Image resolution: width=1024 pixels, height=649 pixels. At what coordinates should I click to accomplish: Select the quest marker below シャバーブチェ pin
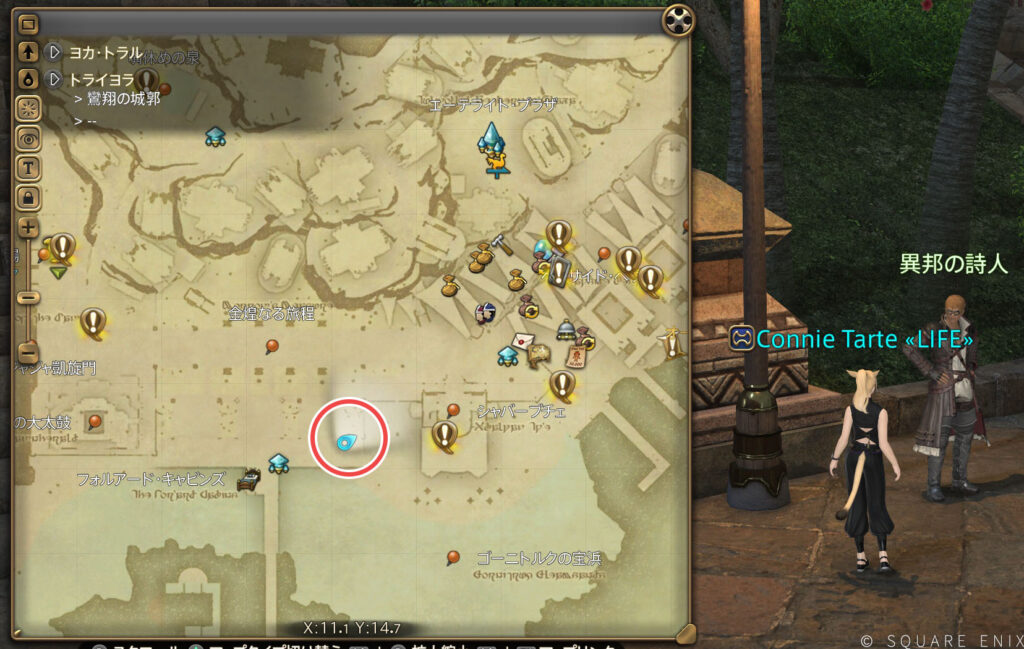(444, 435)
